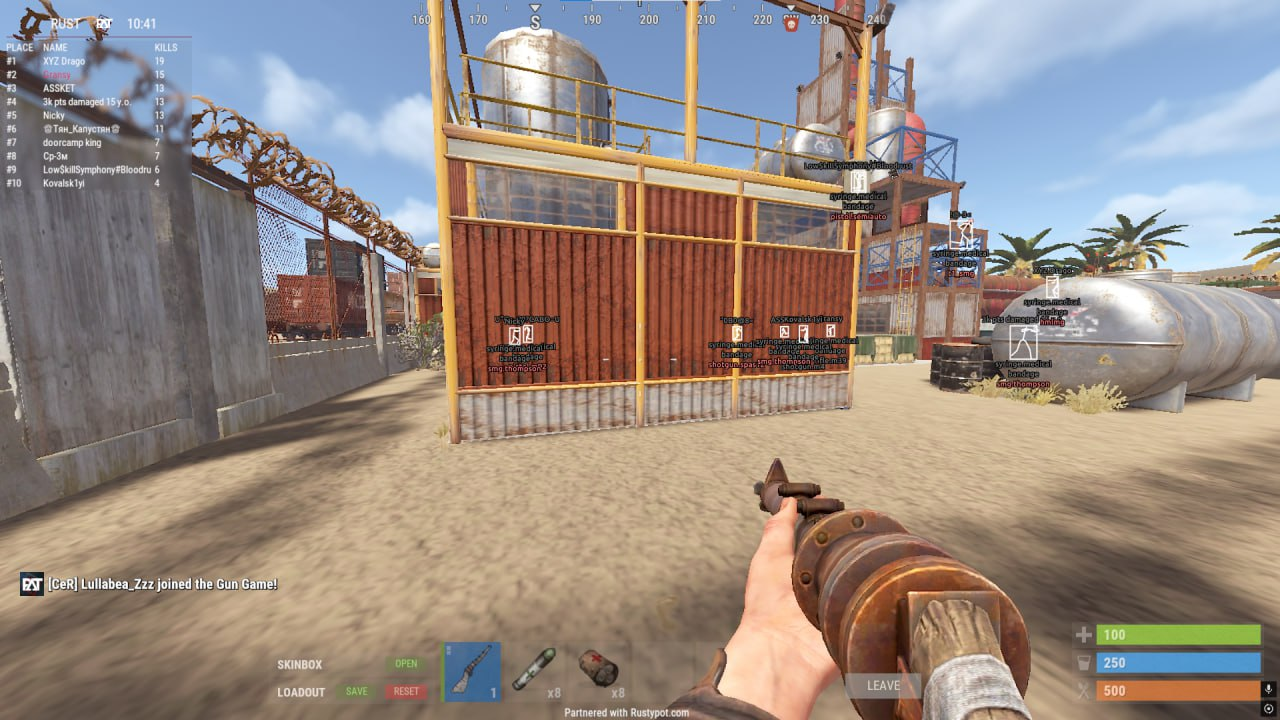Screen dimensions: 1280x720
Task: Click the circular icon below the microphone
Action: click(1268, 709)
